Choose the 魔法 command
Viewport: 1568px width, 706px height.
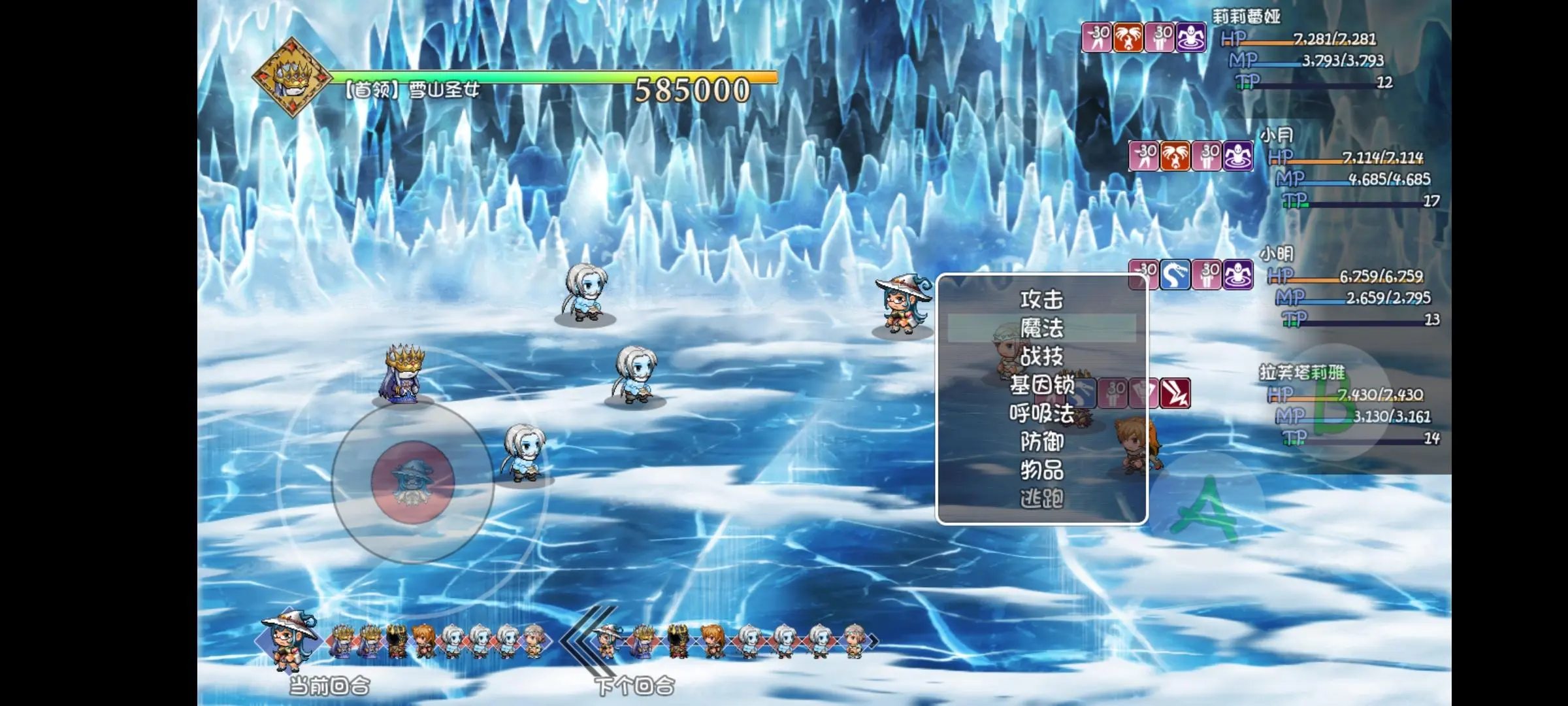pyautogui.click(x=1041, y=328)
